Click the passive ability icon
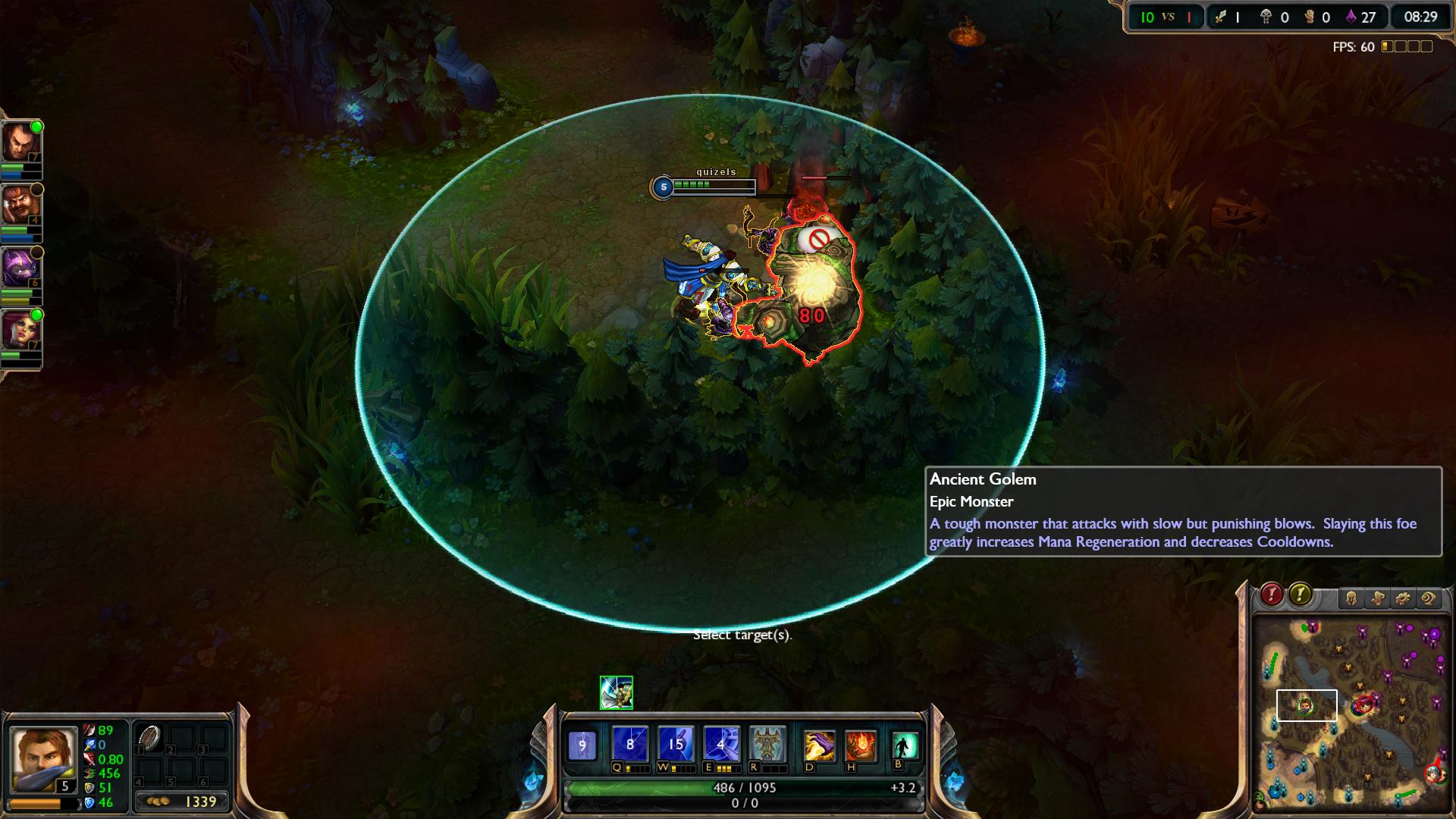 click(582, 745)
